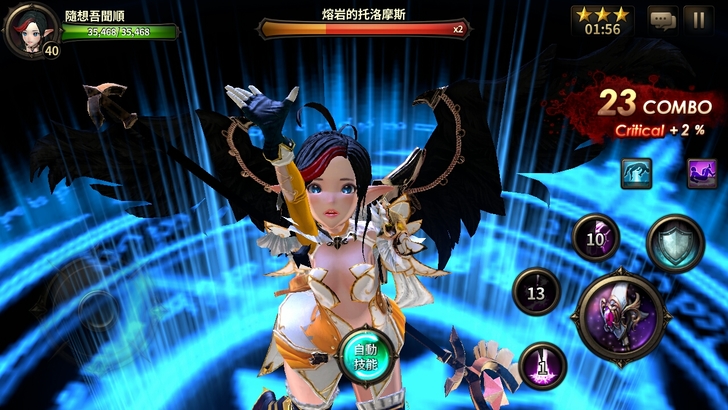Activate the shield guard skill

(x=675, y=243)
